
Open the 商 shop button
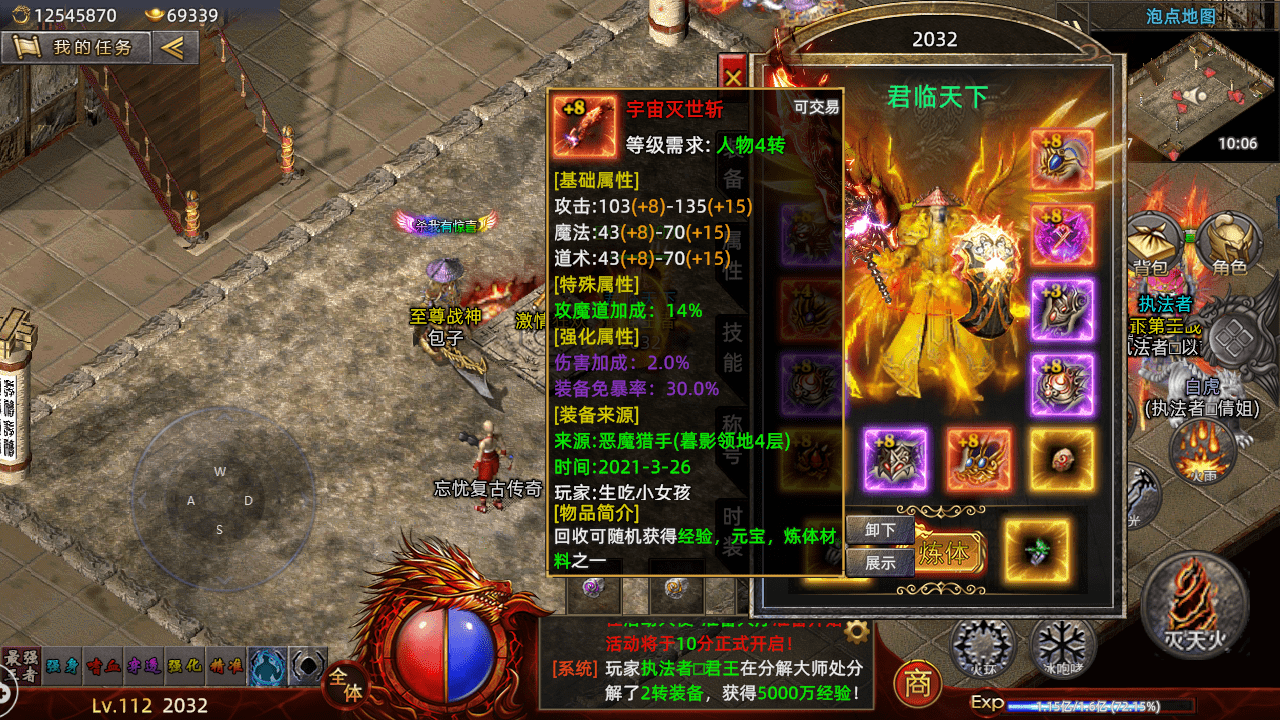coord(917,684)
